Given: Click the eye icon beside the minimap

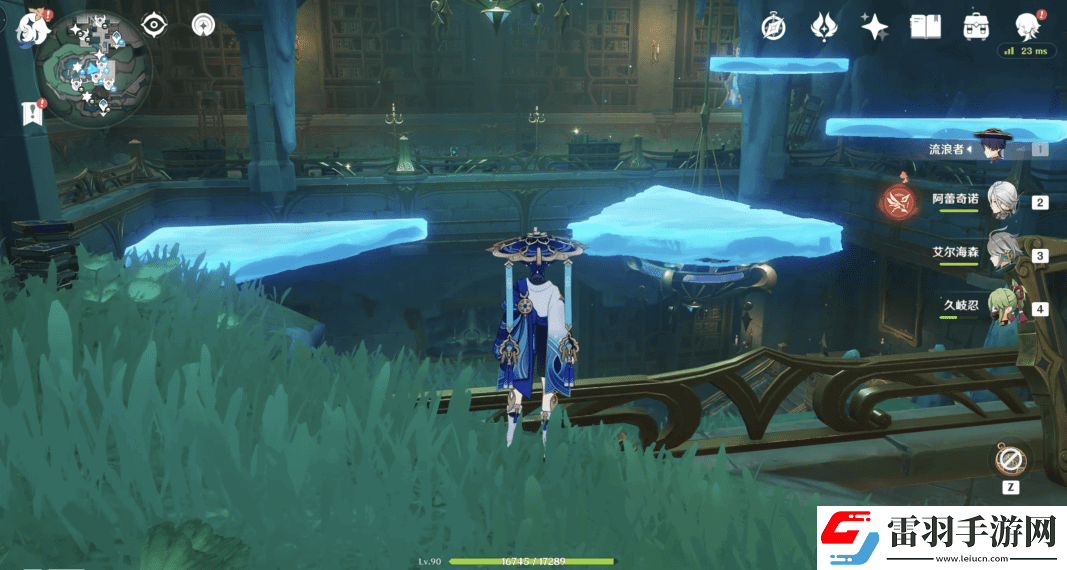Looking at the screenshot, I should coord(154,24).
